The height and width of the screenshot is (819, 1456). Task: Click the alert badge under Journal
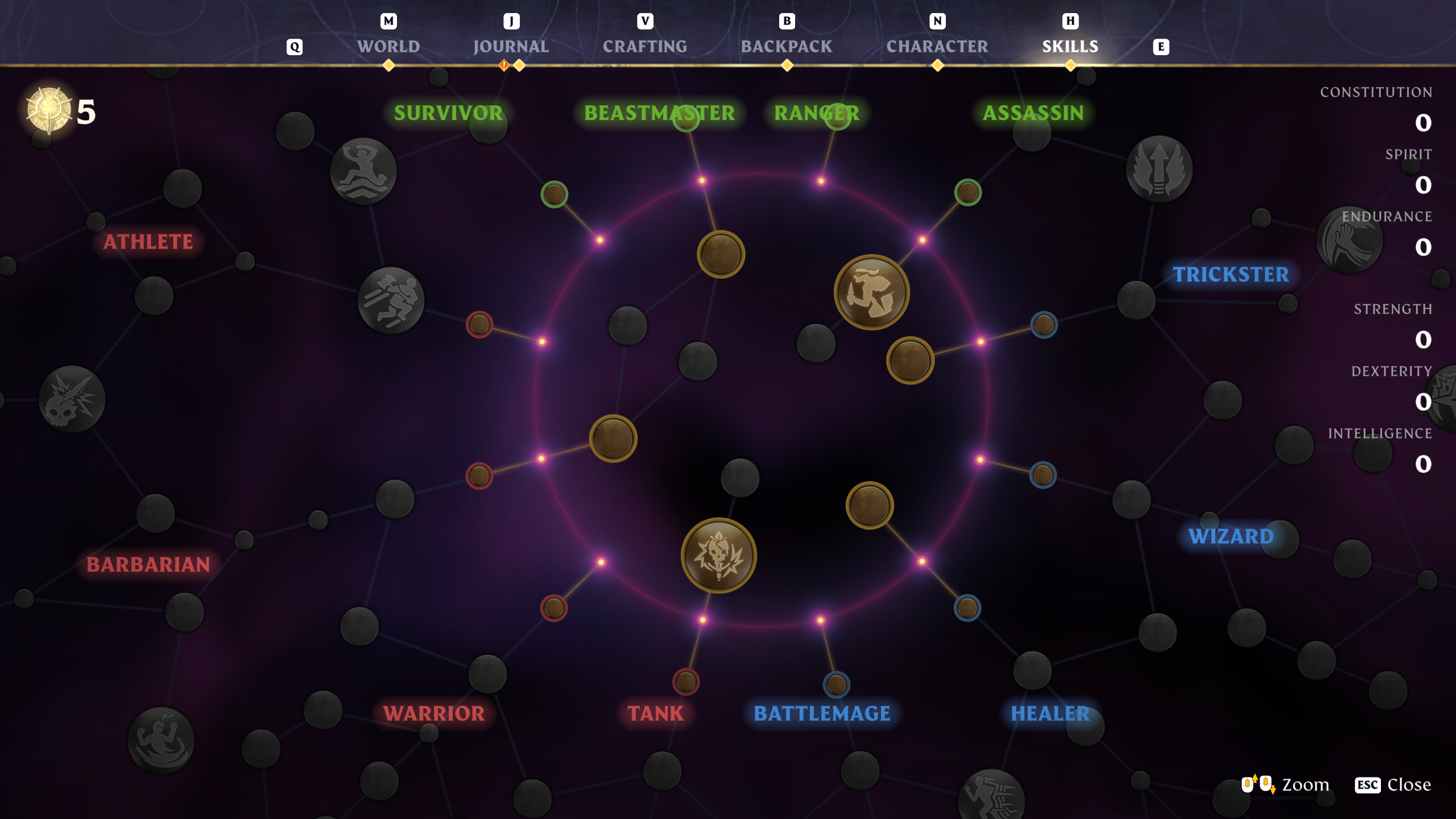[x=503, y=65]
